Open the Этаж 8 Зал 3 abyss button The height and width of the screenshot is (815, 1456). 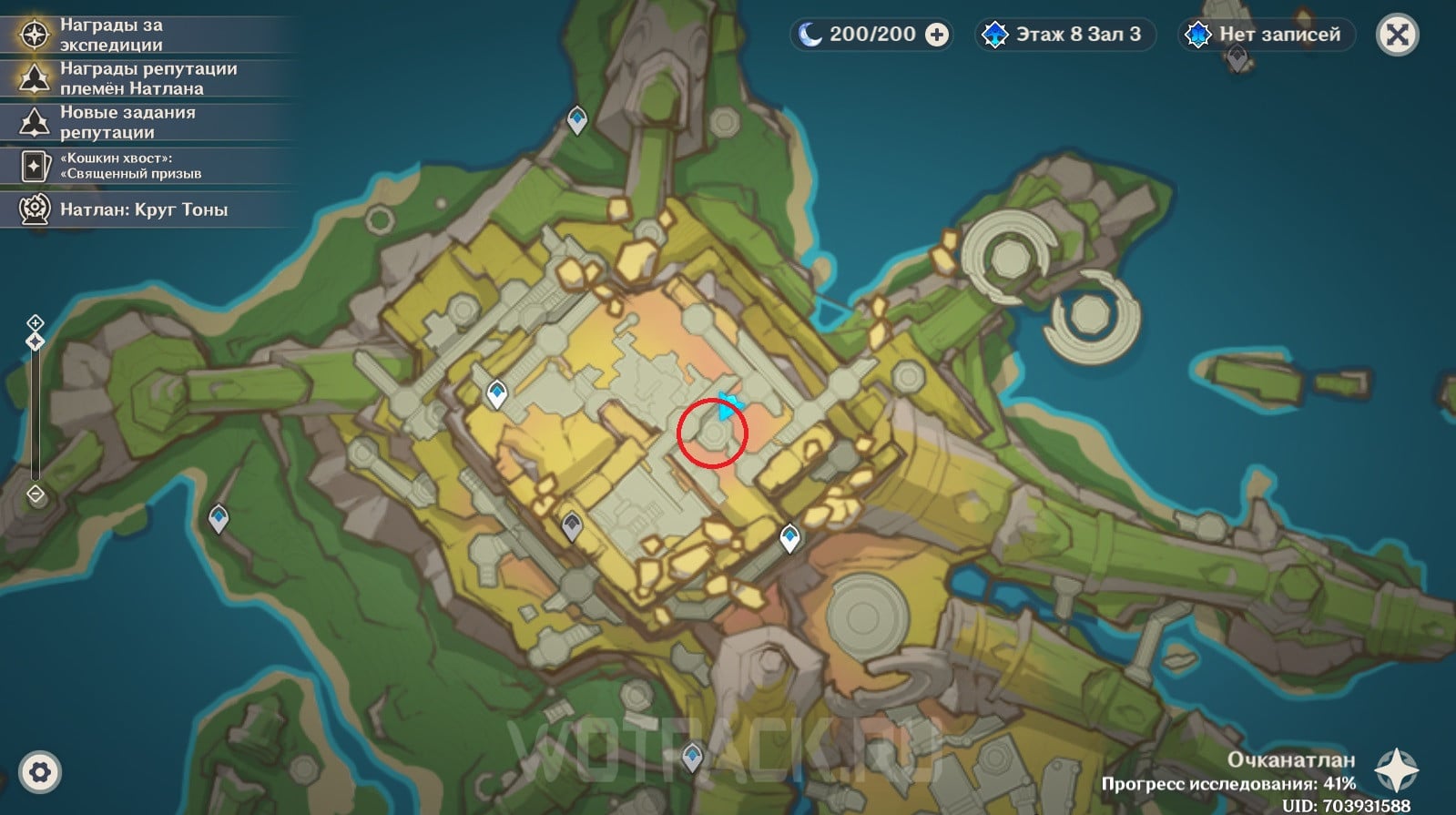click(x=1064, y=35)
